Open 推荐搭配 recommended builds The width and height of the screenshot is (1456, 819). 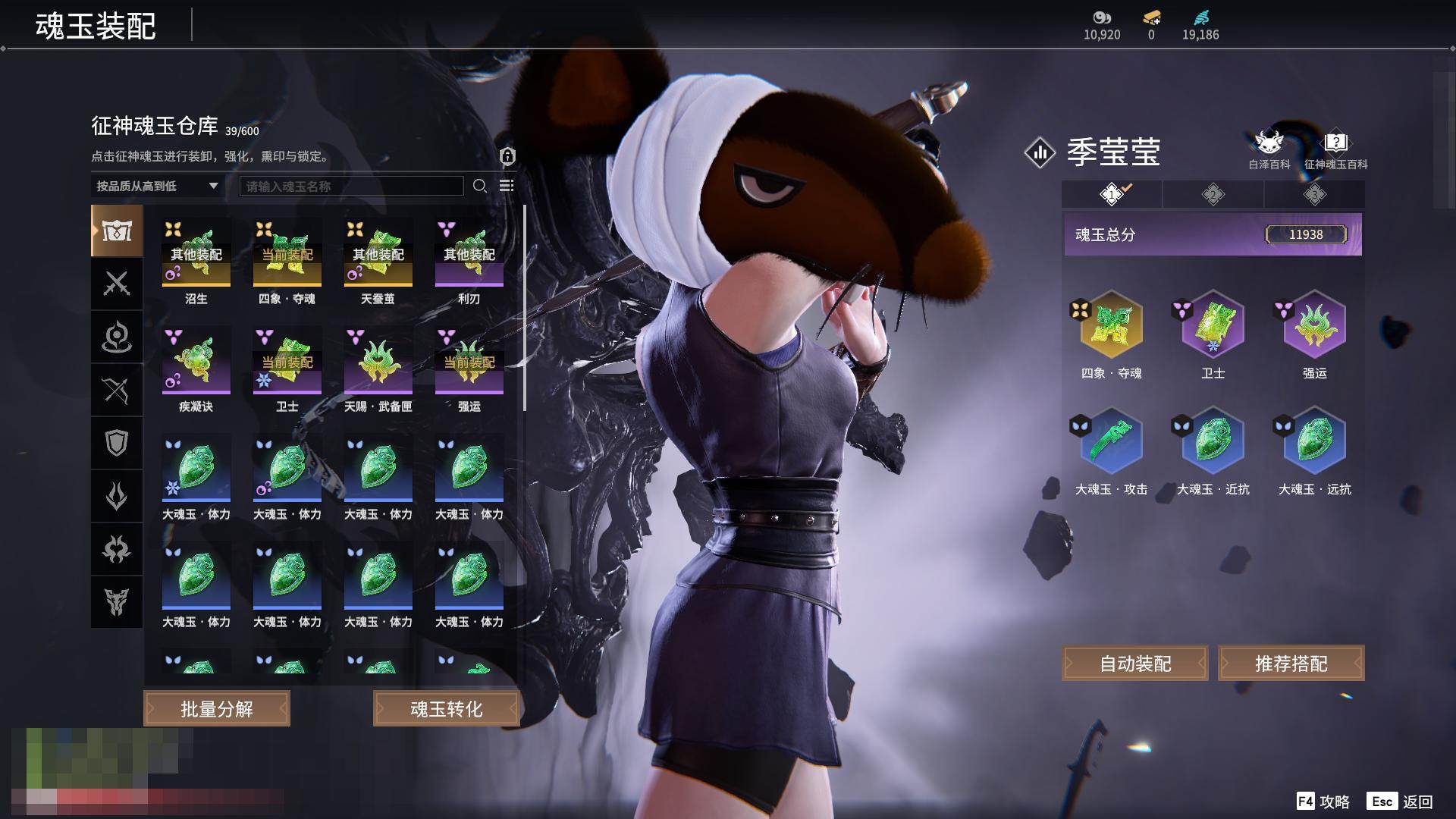click(x=1291, y=664)
